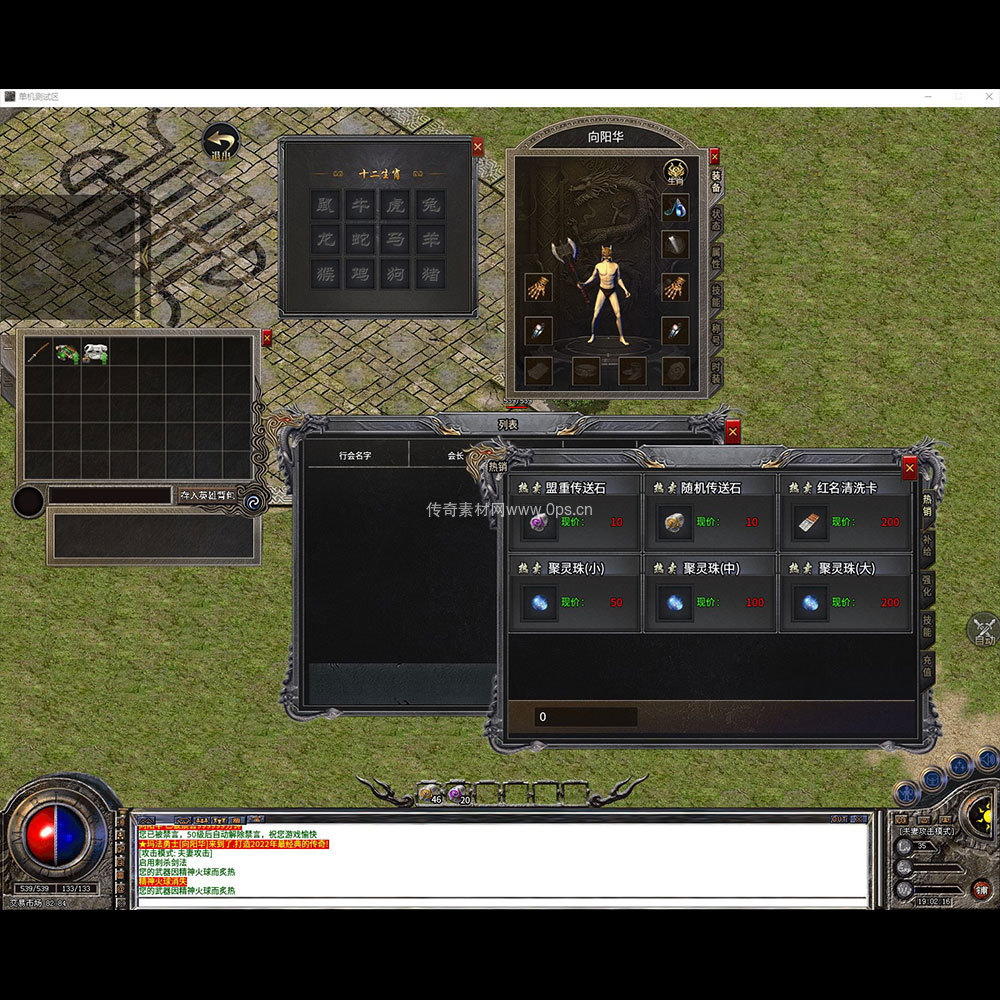Image resolution: width=1000 pixels, height=1000 pixels.
Task: Open the 强化 shop tab
Action: pyautogui.click(x=928, y=582)
